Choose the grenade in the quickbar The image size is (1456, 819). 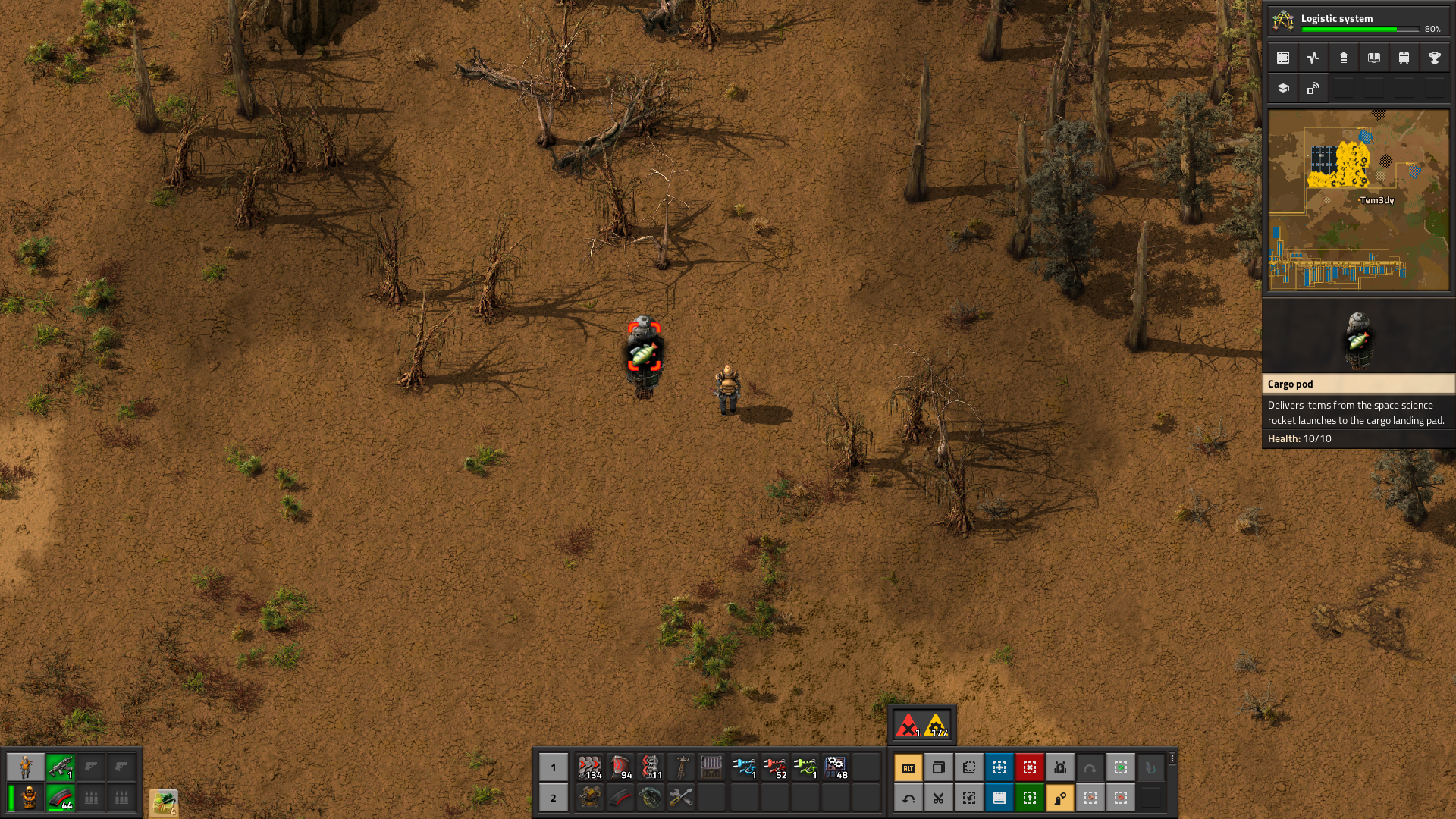651,798
